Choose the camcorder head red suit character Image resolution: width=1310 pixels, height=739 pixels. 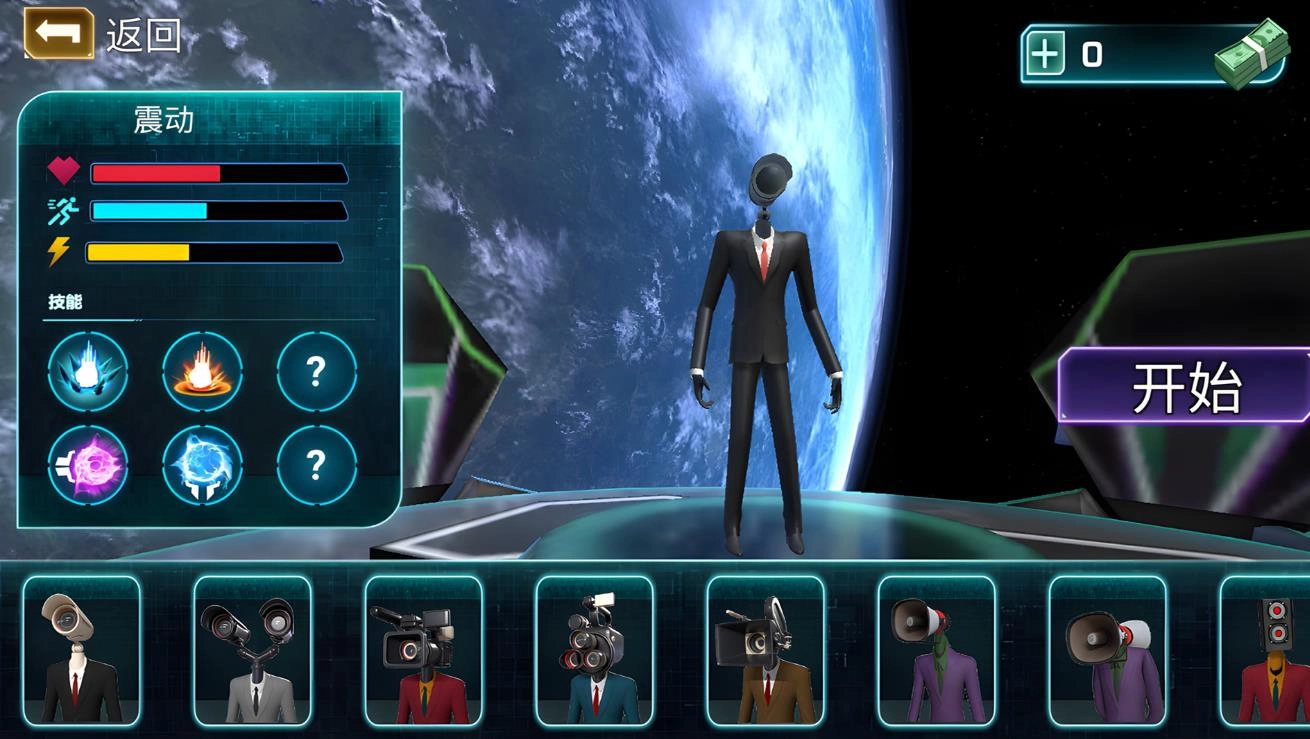click(423, 650)
